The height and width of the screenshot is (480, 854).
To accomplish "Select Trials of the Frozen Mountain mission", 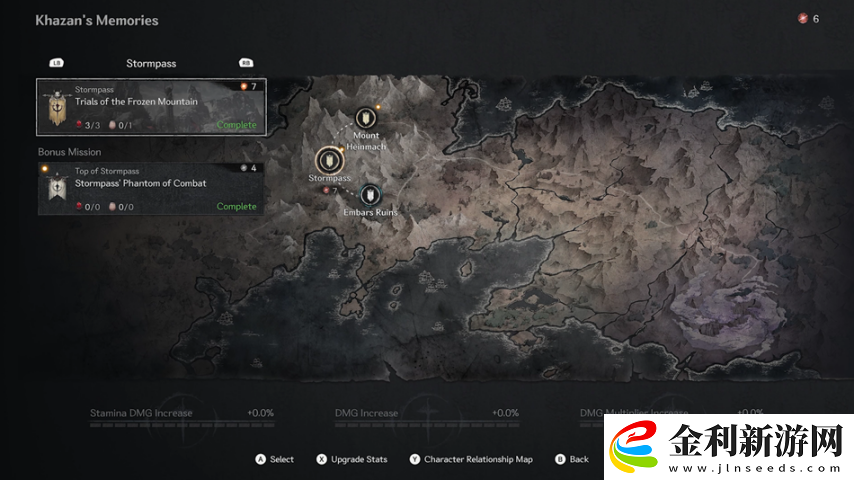I will click(x=151, y=106).
